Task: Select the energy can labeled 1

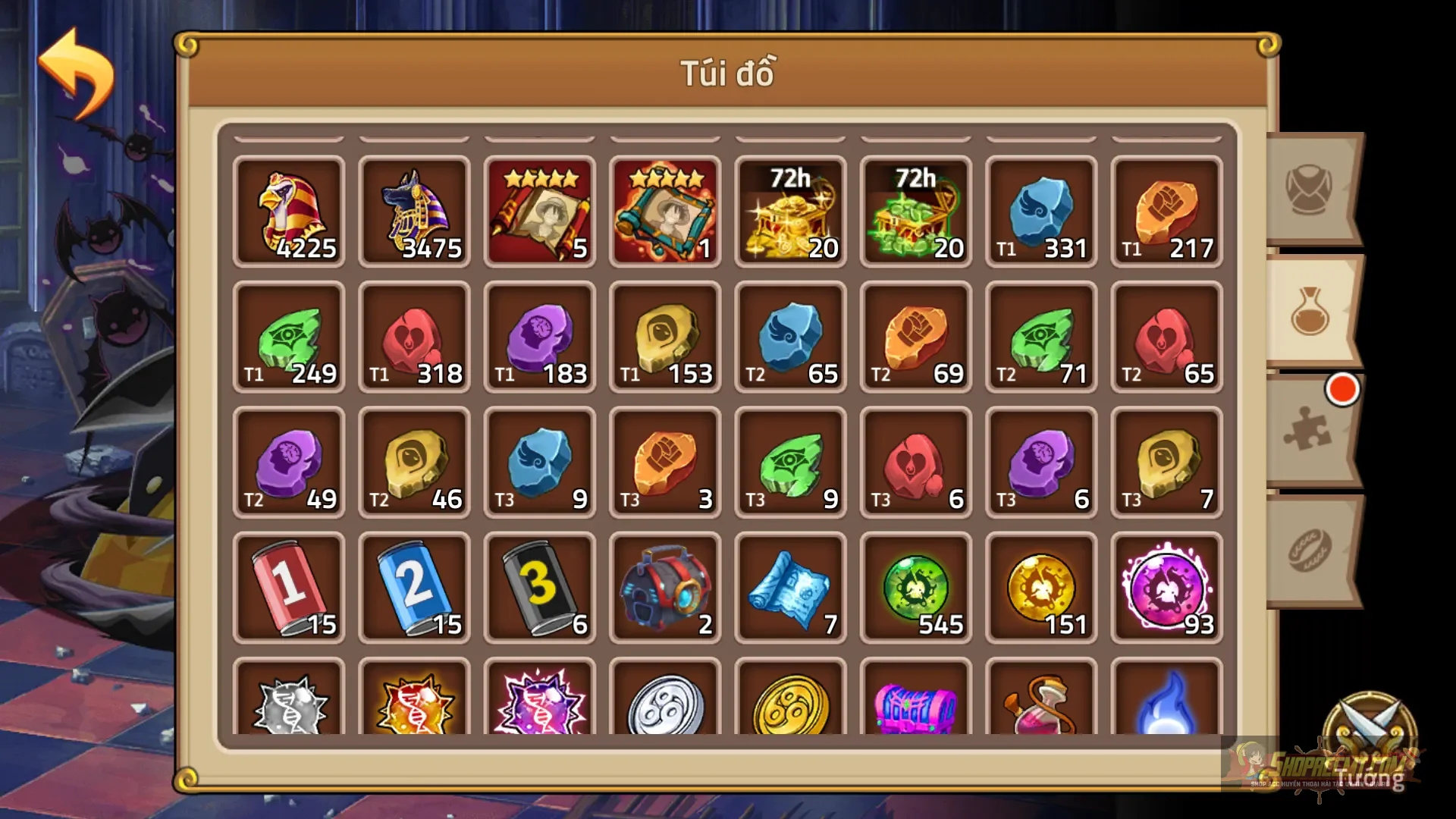Action: click(x=289, y=588)
